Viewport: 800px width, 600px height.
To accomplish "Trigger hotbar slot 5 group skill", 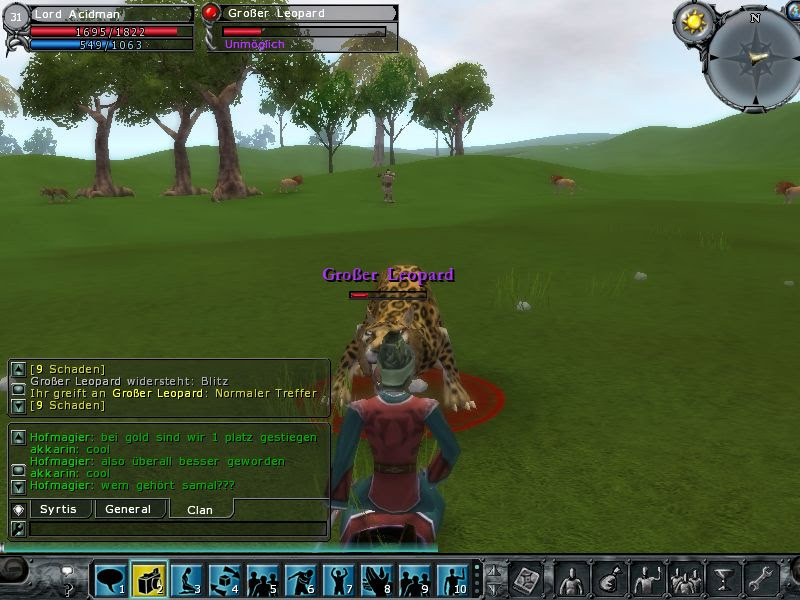I will pos(263,578).
